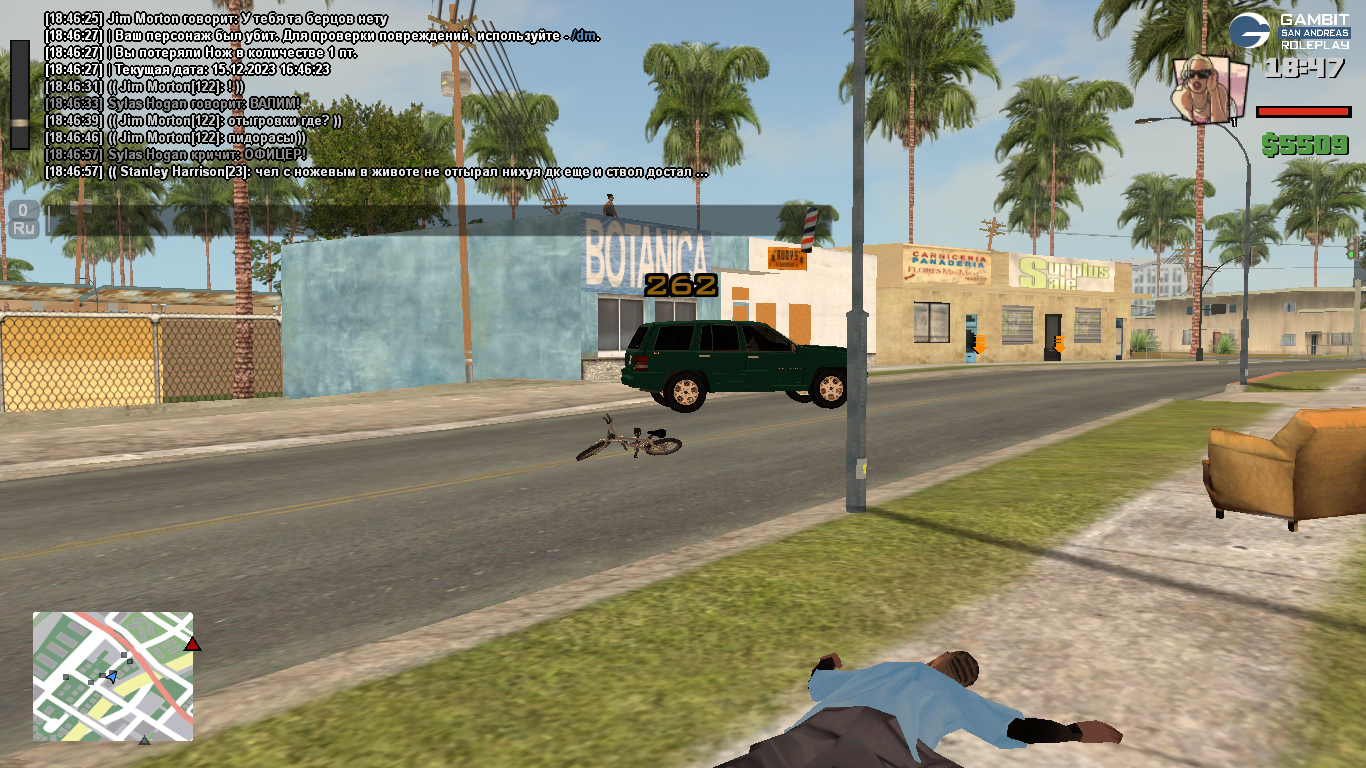Click the vertical slider beside the chat

point(20,95)
